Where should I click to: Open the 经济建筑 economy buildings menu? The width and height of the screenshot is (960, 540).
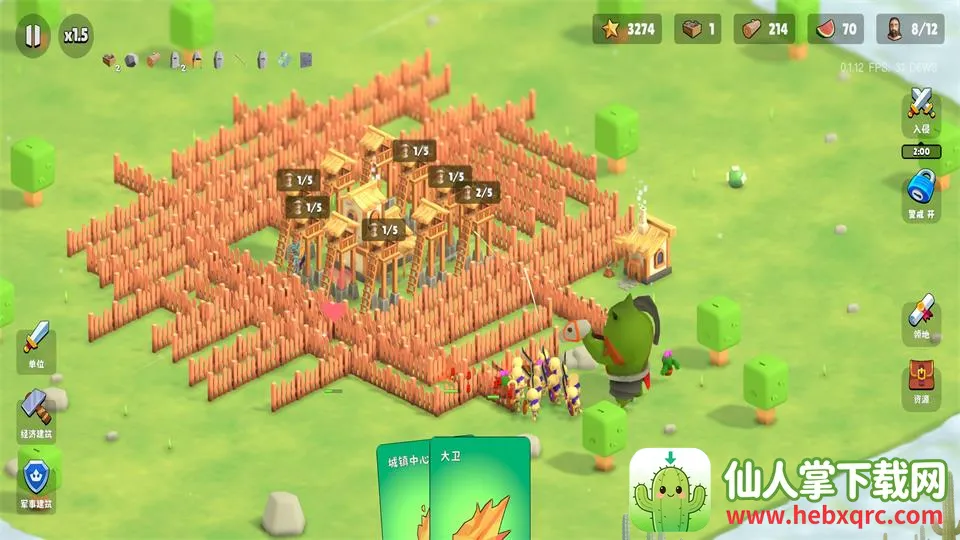[x=37, y=411]
